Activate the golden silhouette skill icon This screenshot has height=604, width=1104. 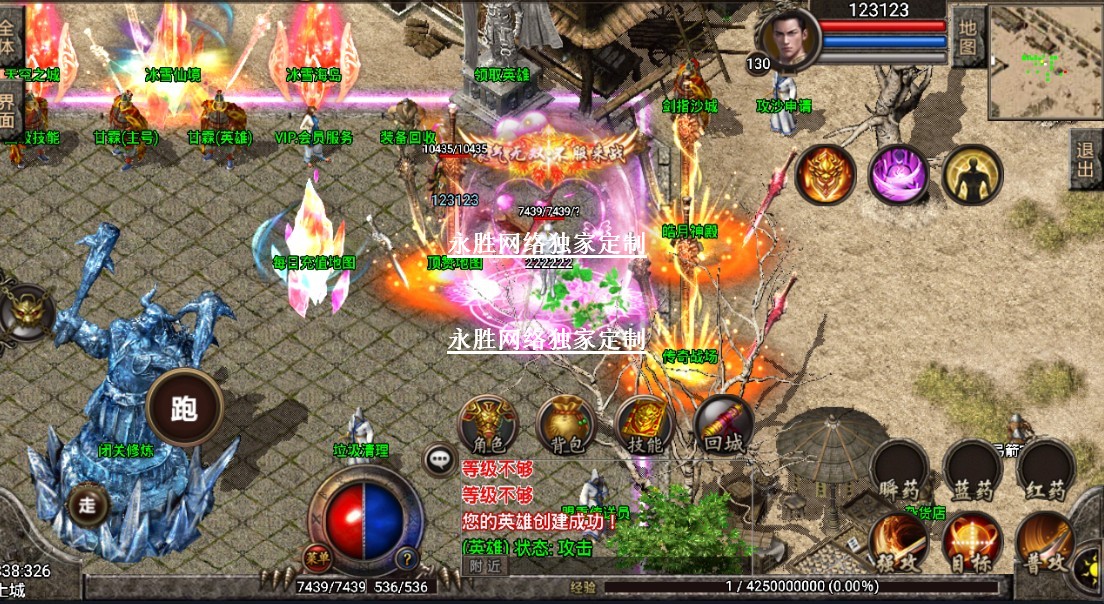(x=971, y=175)
